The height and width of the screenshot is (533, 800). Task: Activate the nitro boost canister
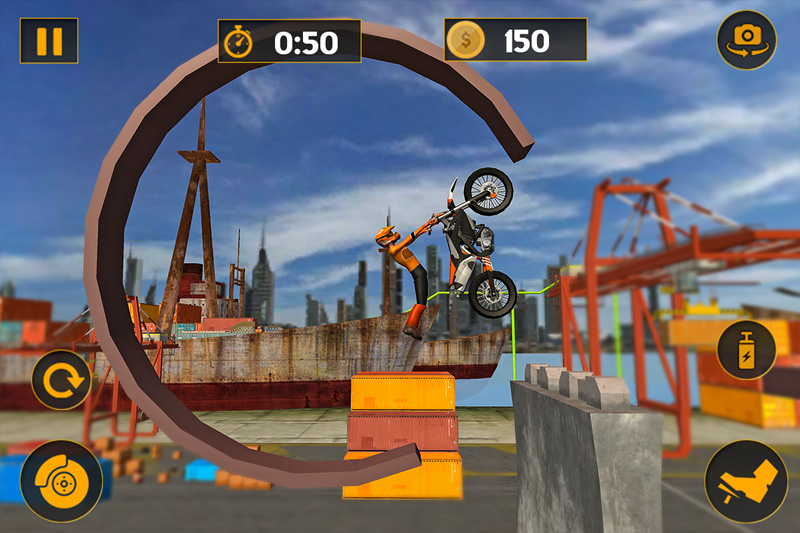click(746, 349)
